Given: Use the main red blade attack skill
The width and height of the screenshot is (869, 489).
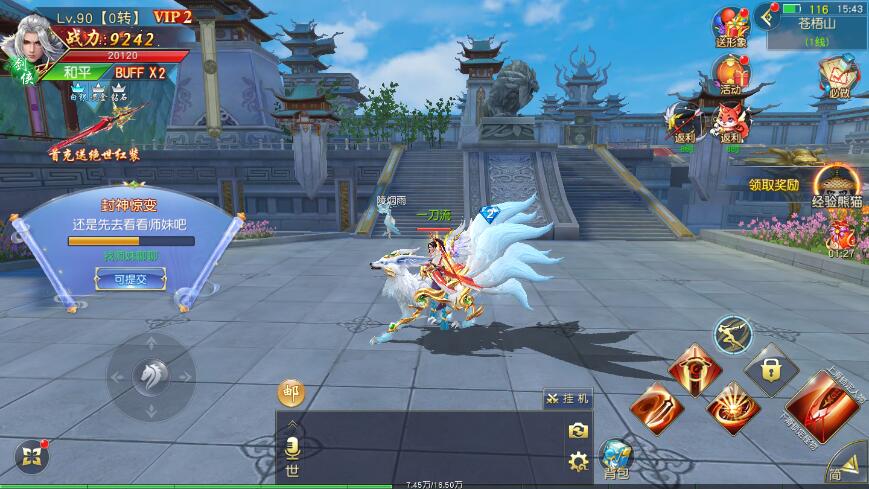Looking at the screenshot, I should tap(824, 406).
